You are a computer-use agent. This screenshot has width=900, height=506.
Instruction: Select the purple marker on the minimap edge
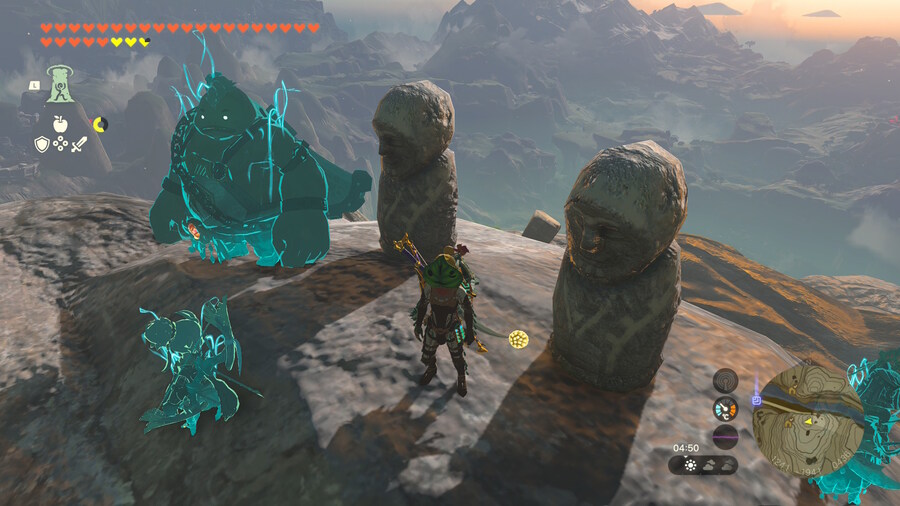pyautogui.click(x=757, y=401)
